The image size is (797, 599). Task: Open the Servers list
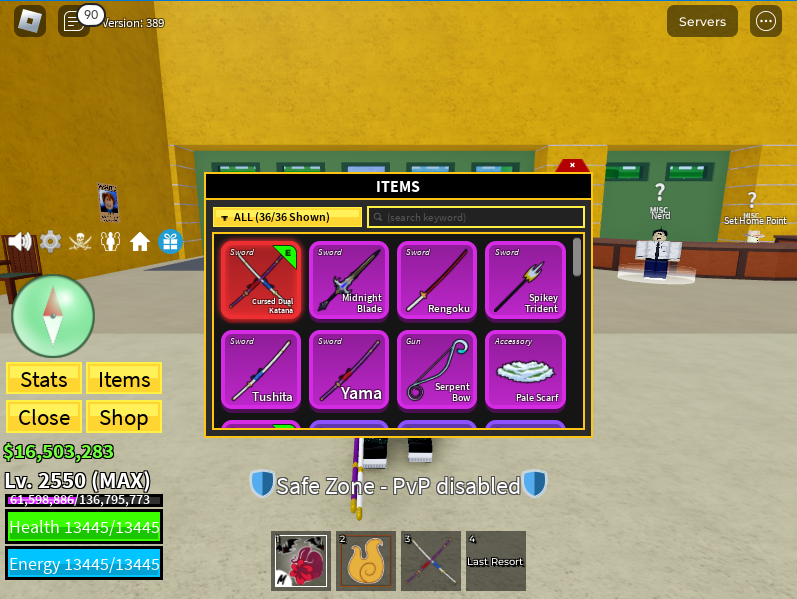click(x=702, y=21)
